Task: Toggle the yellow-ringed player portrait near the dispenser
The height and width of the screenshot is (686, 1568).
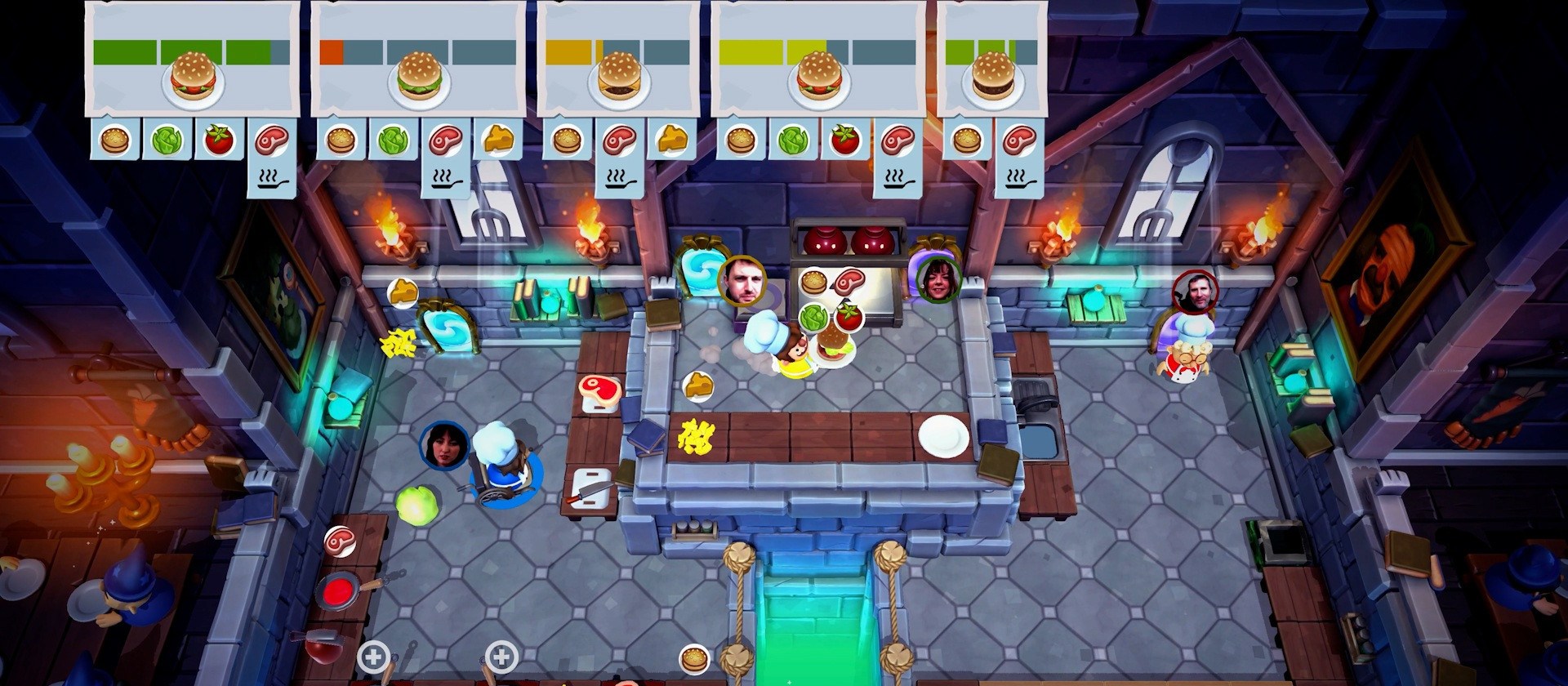Action: coord(743,278)
